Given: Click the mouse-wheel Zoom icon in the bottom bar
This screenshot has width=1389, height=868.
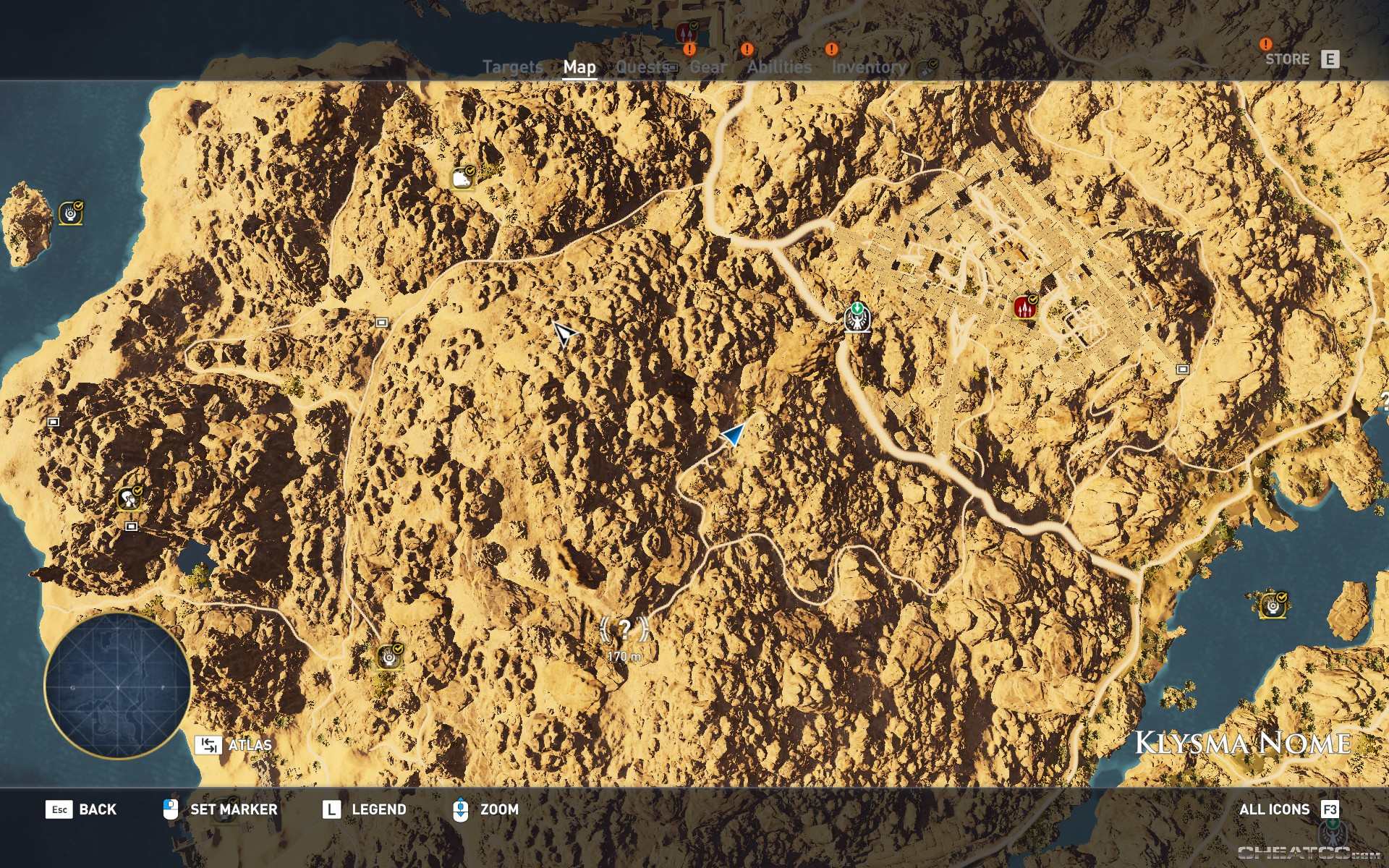Looking at the screenshot, I should pos(461,810).
